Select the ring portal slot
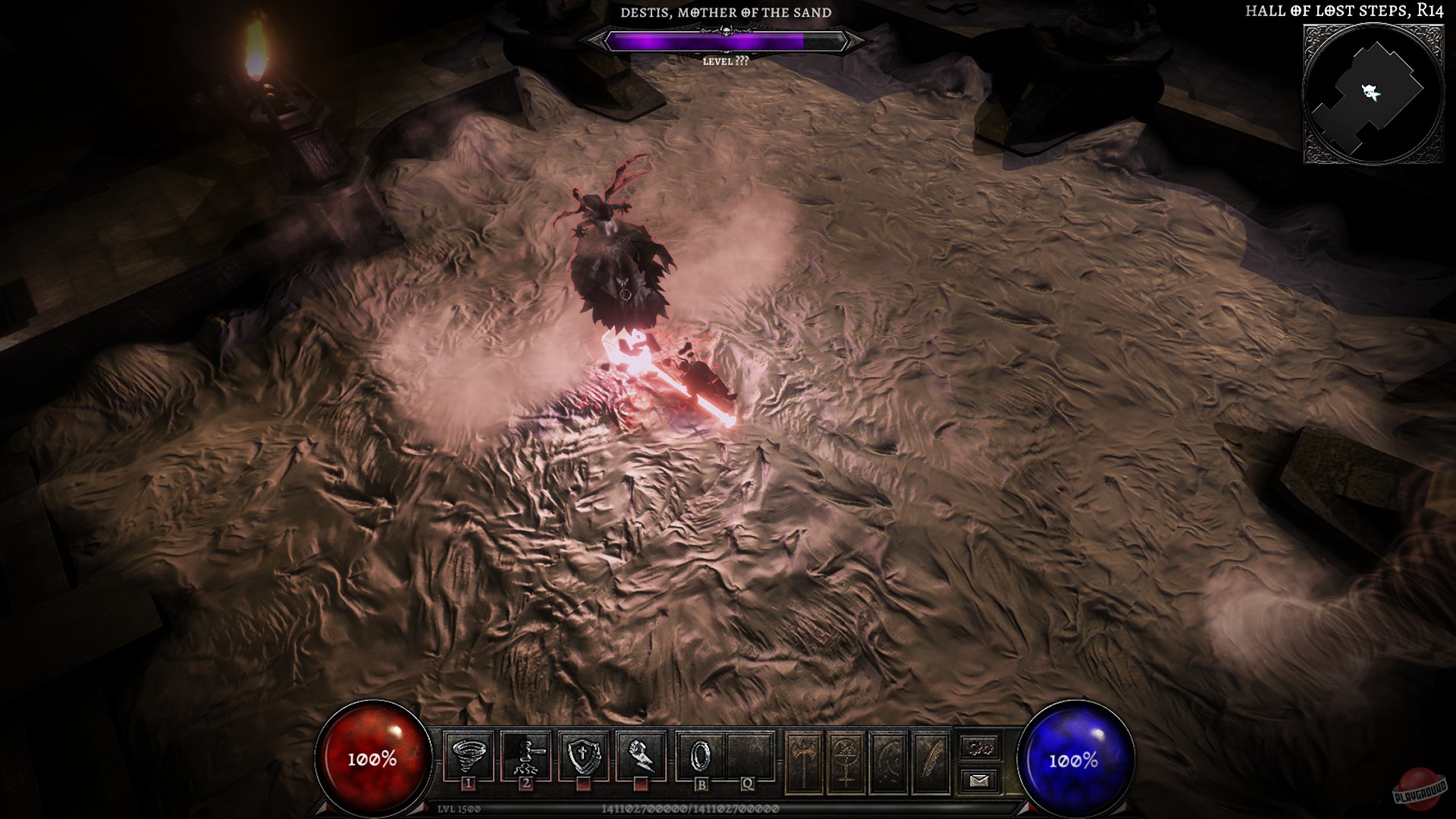This screenshot has height=819, width=1456. click(700, 755)
